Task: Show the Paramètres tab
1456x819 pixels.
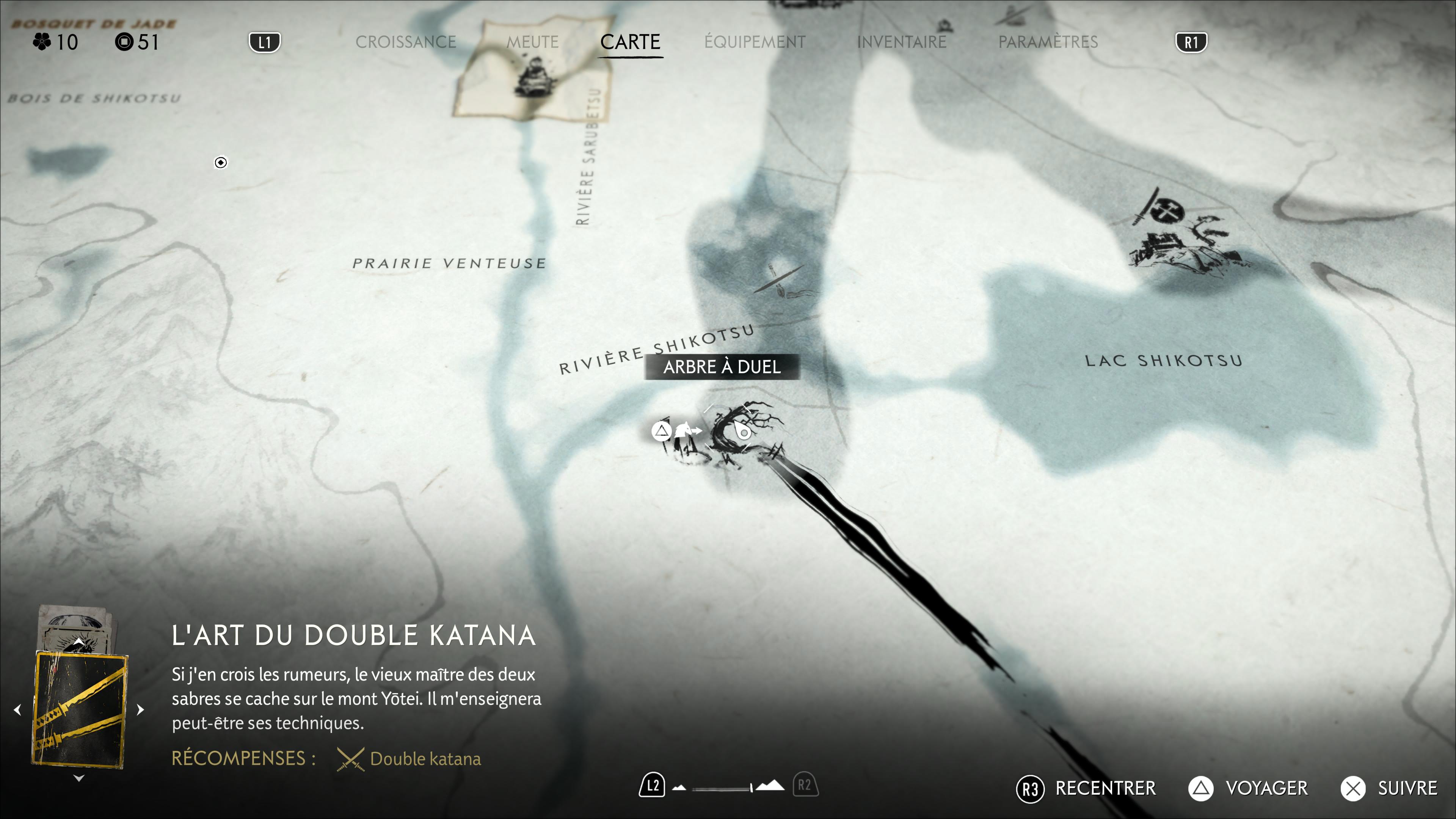Action: [1048, 42]
